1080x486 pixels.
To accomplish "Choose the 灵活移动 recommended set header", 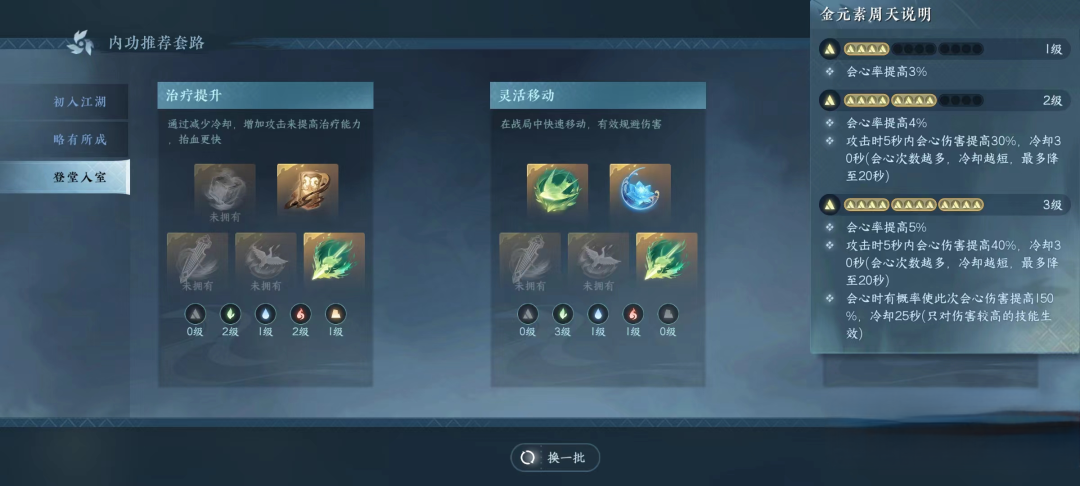I will tap(597, 95).
